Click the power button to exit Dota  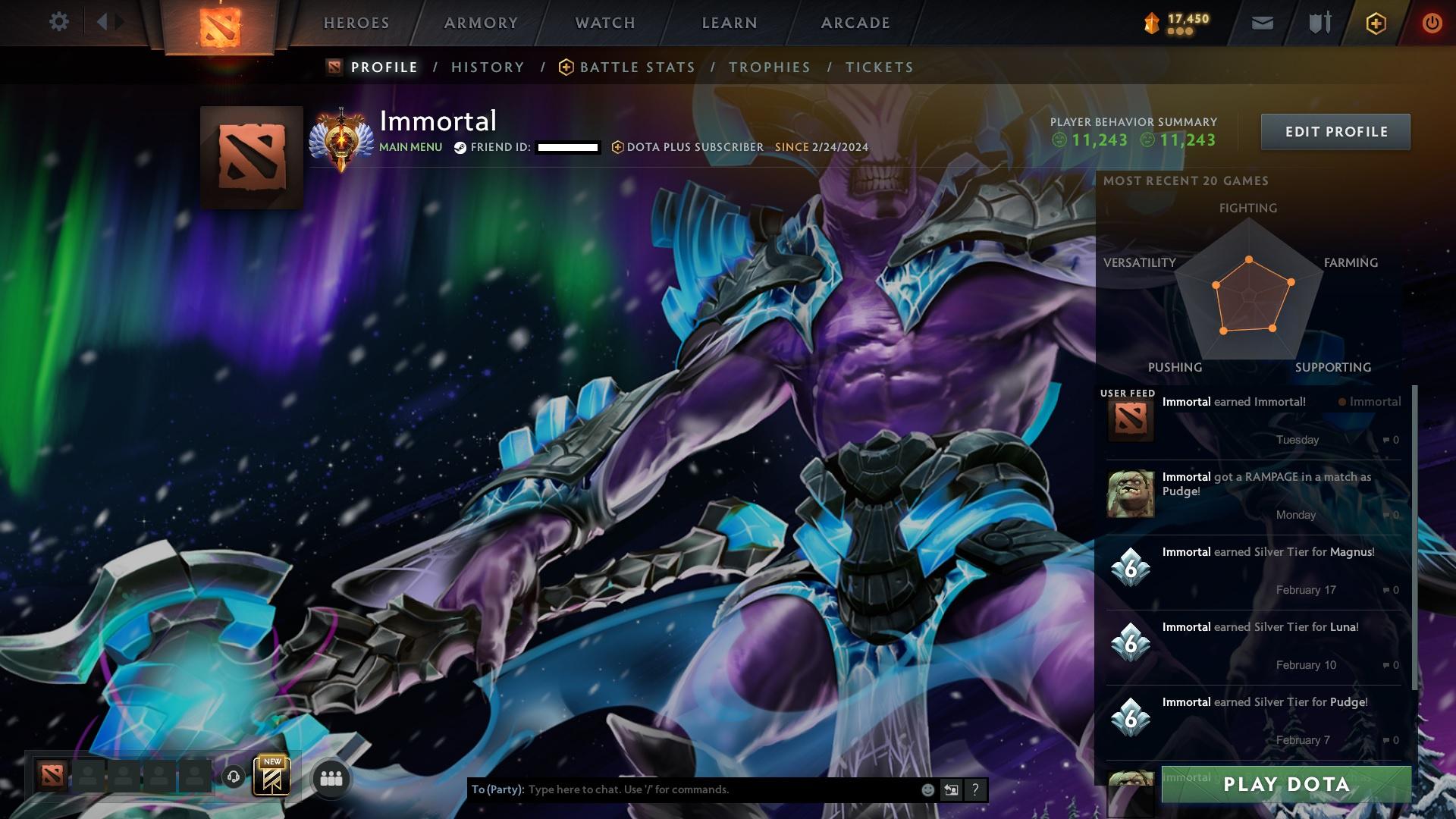[x=1432, y=23]
